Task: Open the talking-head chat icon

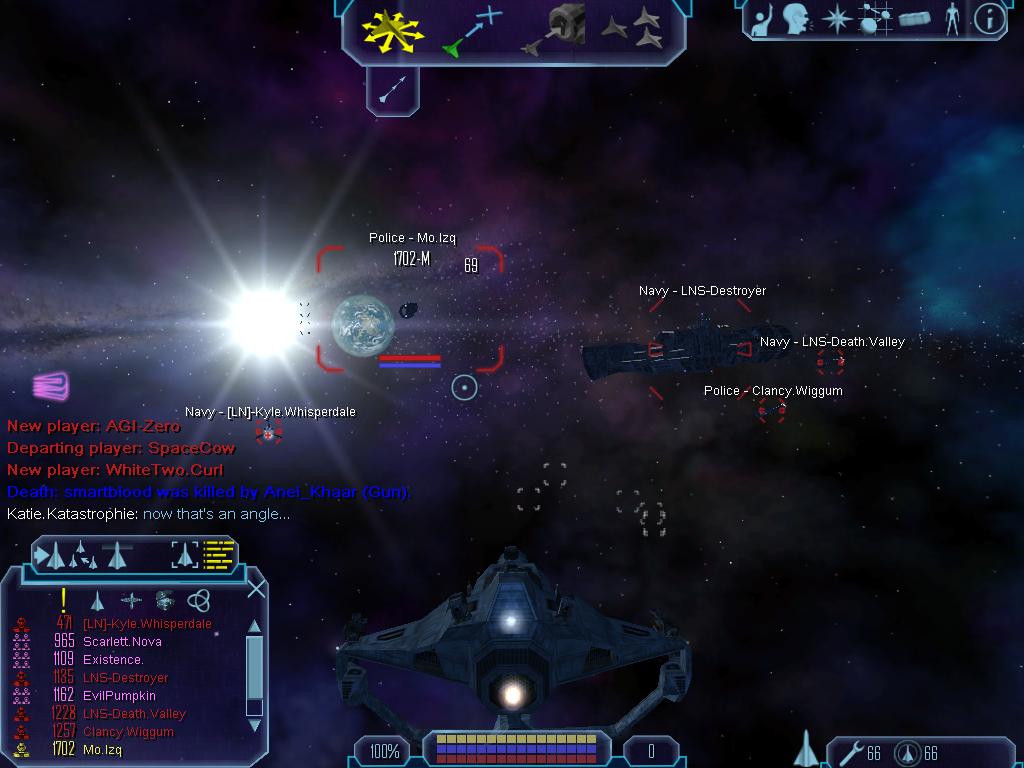Action: click(x=796, y=20)
